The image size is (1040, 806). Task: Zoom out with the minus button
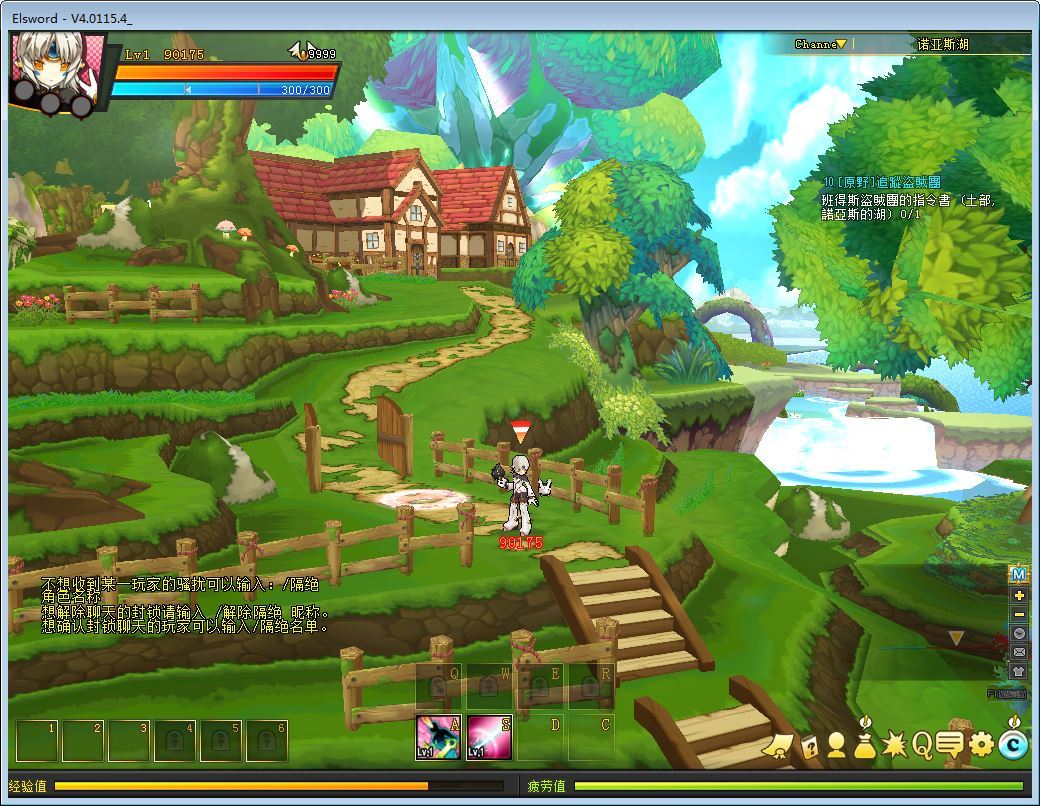click(x=1019, y=614)
